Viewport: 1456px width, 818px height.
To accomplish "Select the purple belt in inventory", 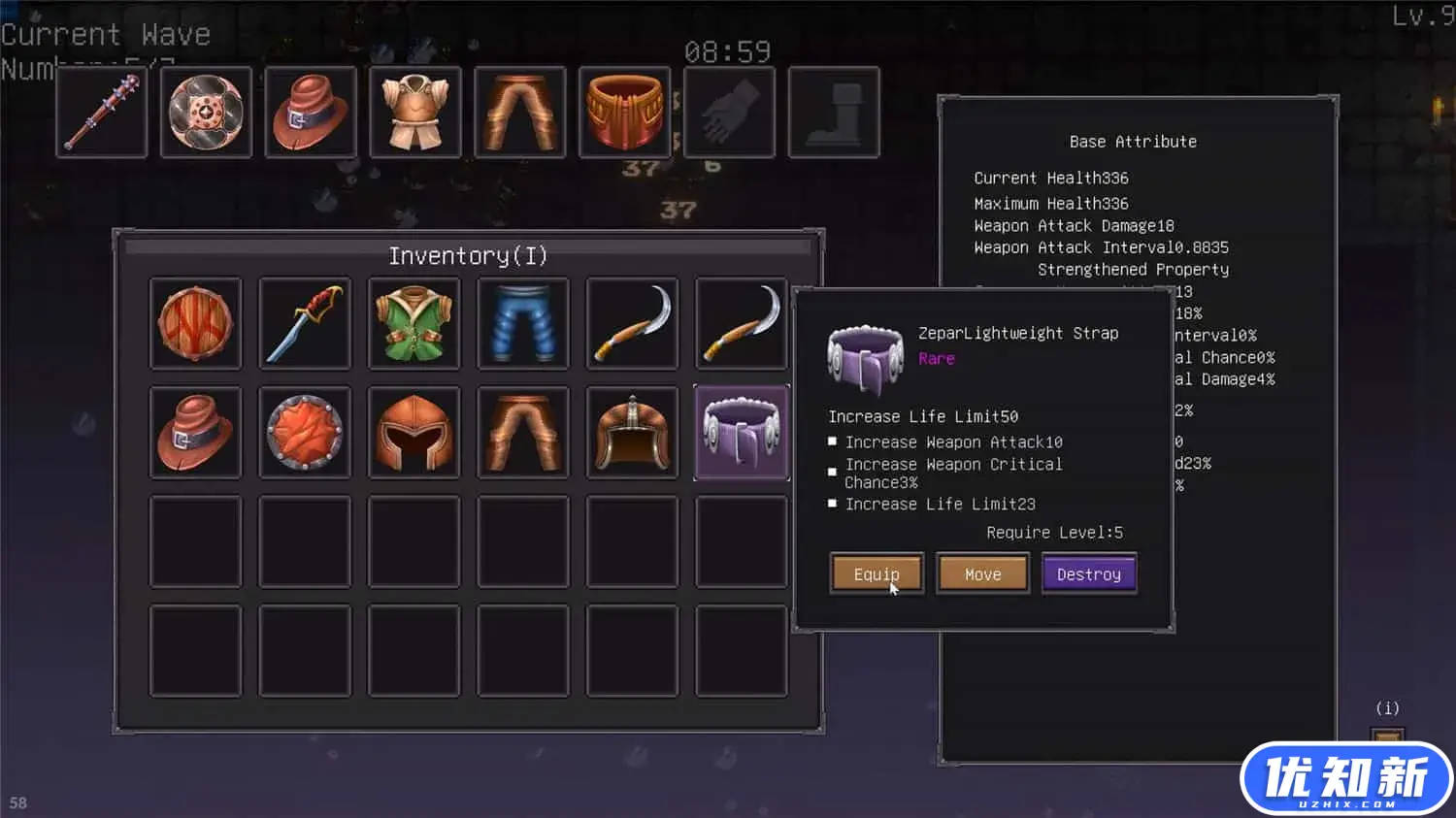I will (741, 432).
